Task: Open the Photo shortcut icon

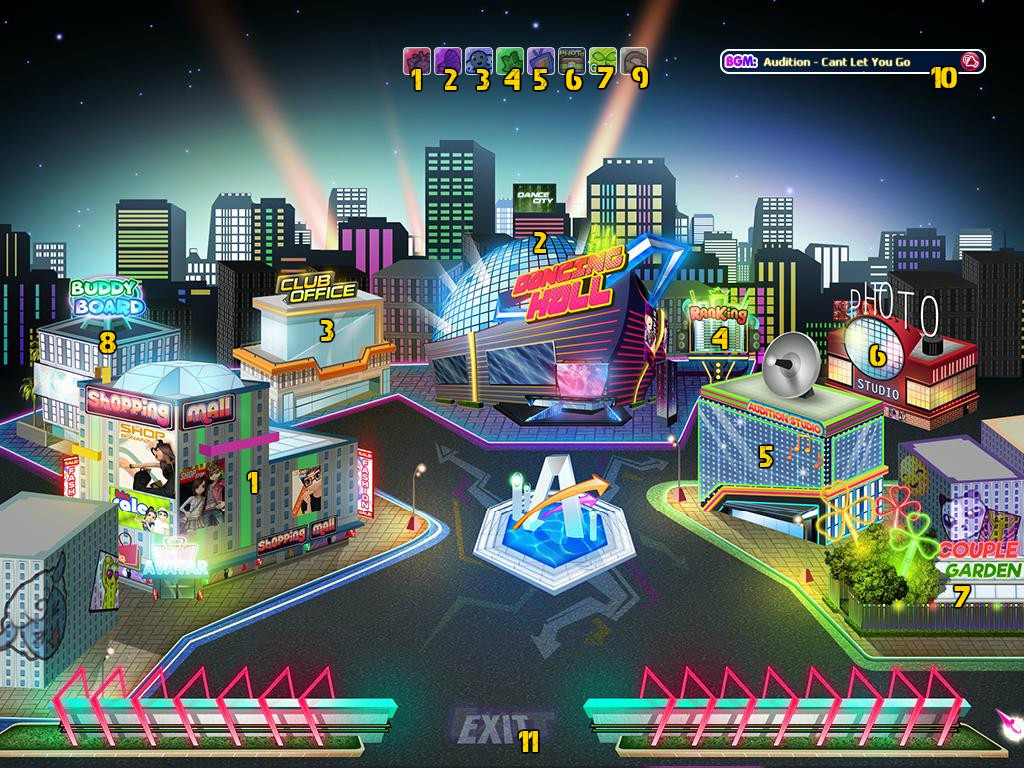Action: tap(571, 61)
